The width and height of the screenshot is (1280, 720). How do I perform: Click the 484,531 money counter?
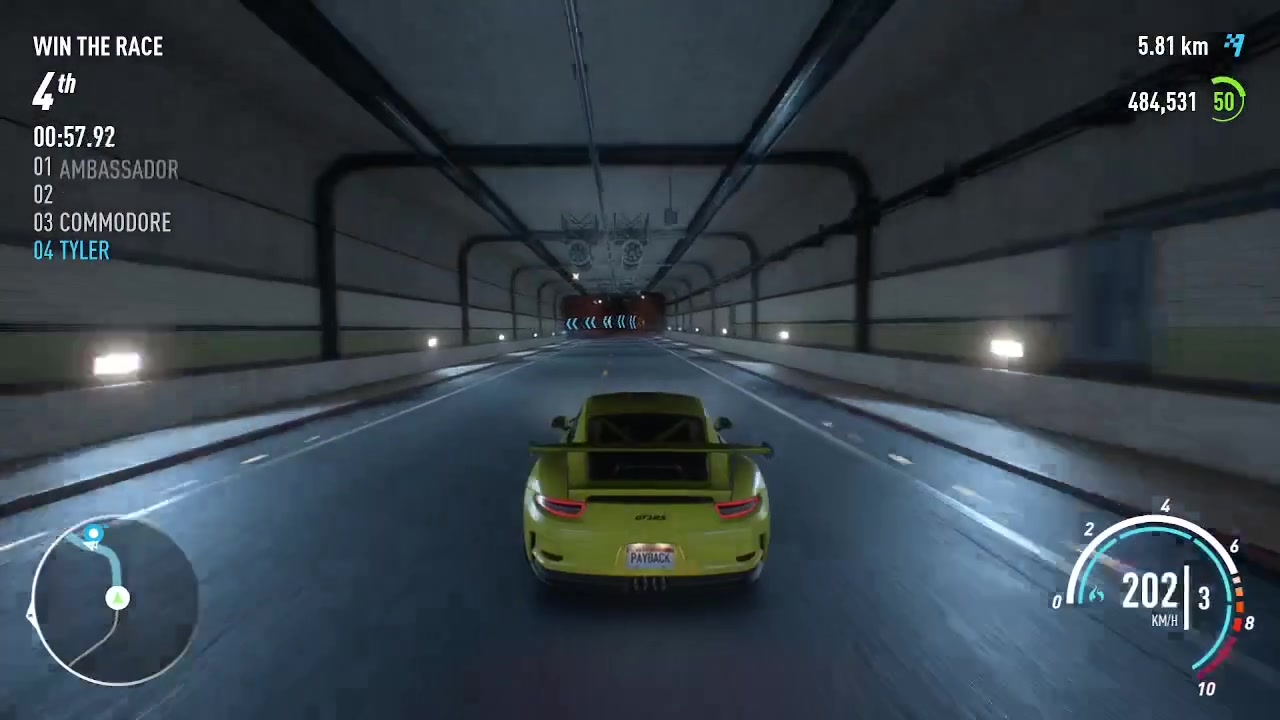(x=1161, y=101)
